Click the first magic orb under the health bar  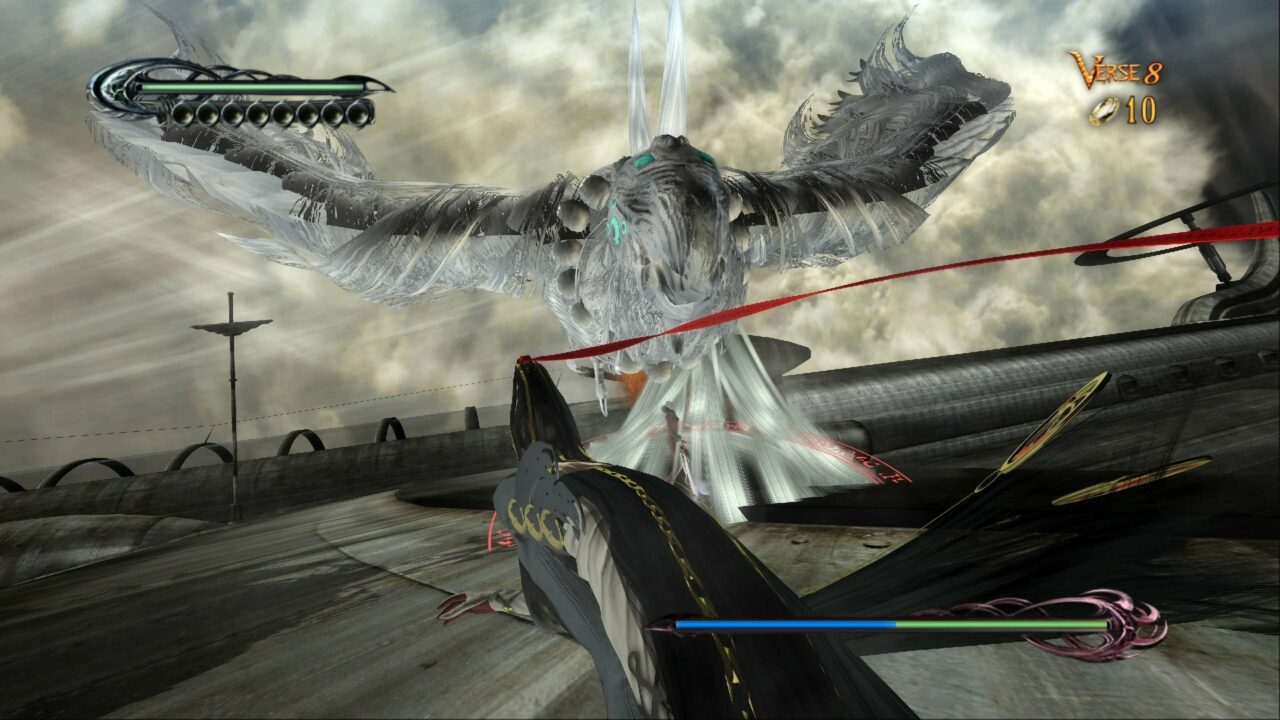tap(186, 112)
